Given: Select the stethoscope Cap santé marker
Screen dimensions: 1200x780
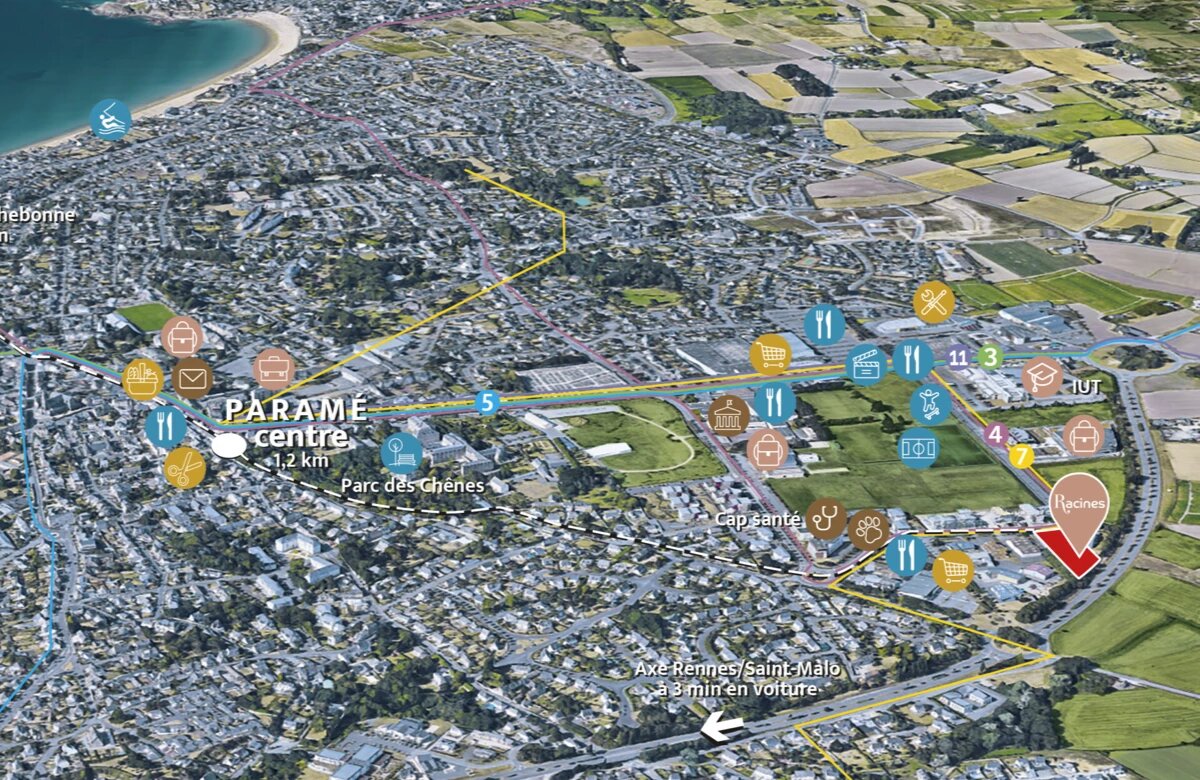Looking at the screenshot, I should (826, 518).
